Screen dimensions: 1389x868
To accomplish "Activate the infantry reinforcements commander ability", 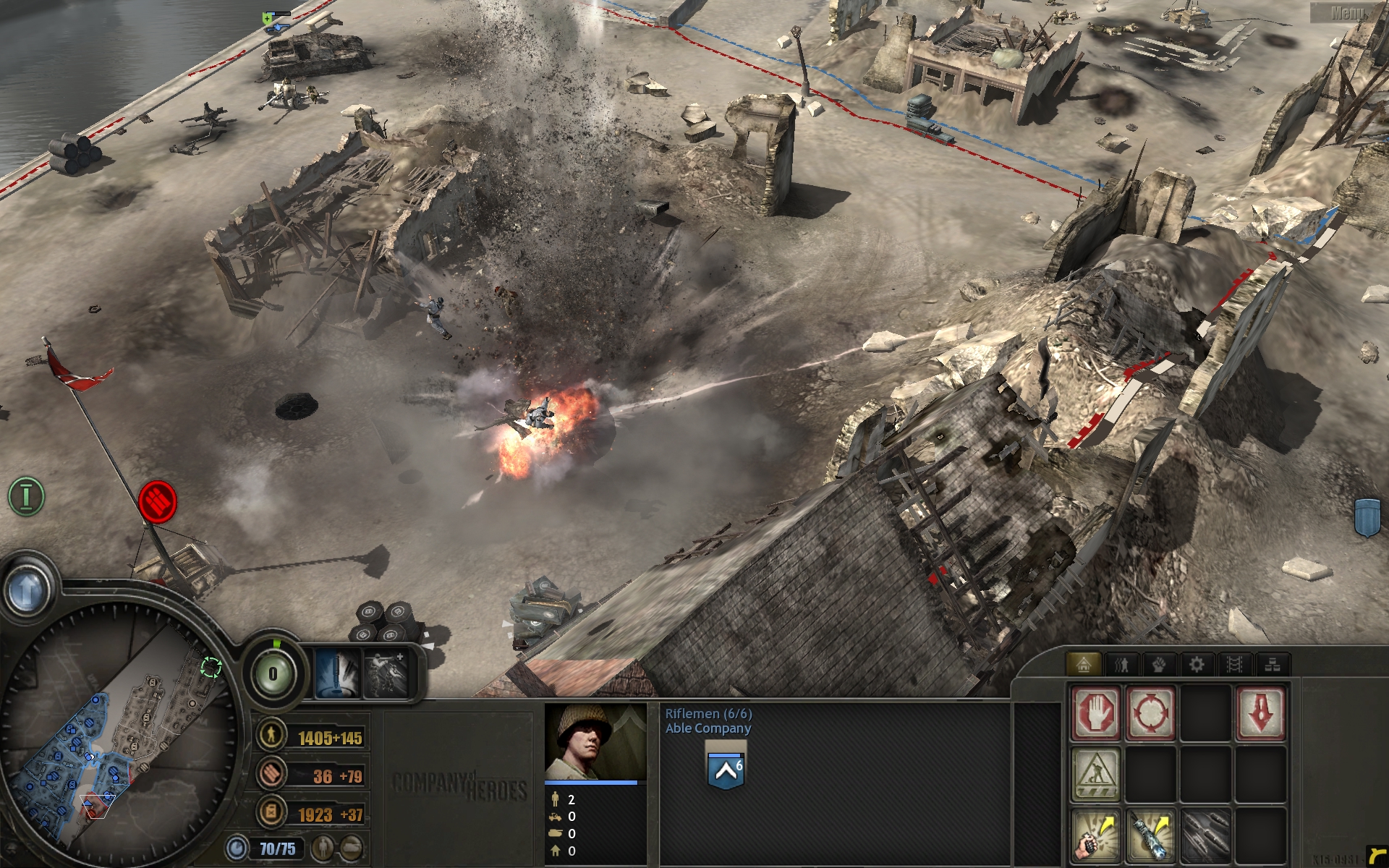I will (386, 674).
